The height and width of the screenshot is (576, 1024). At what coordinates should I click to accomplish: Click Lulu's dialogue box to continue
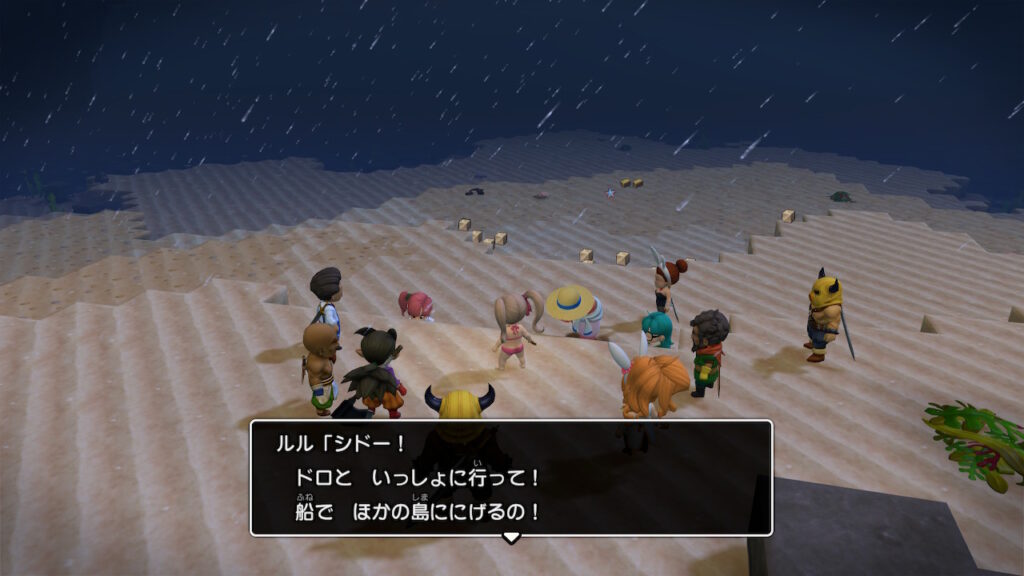coord(511,477)
